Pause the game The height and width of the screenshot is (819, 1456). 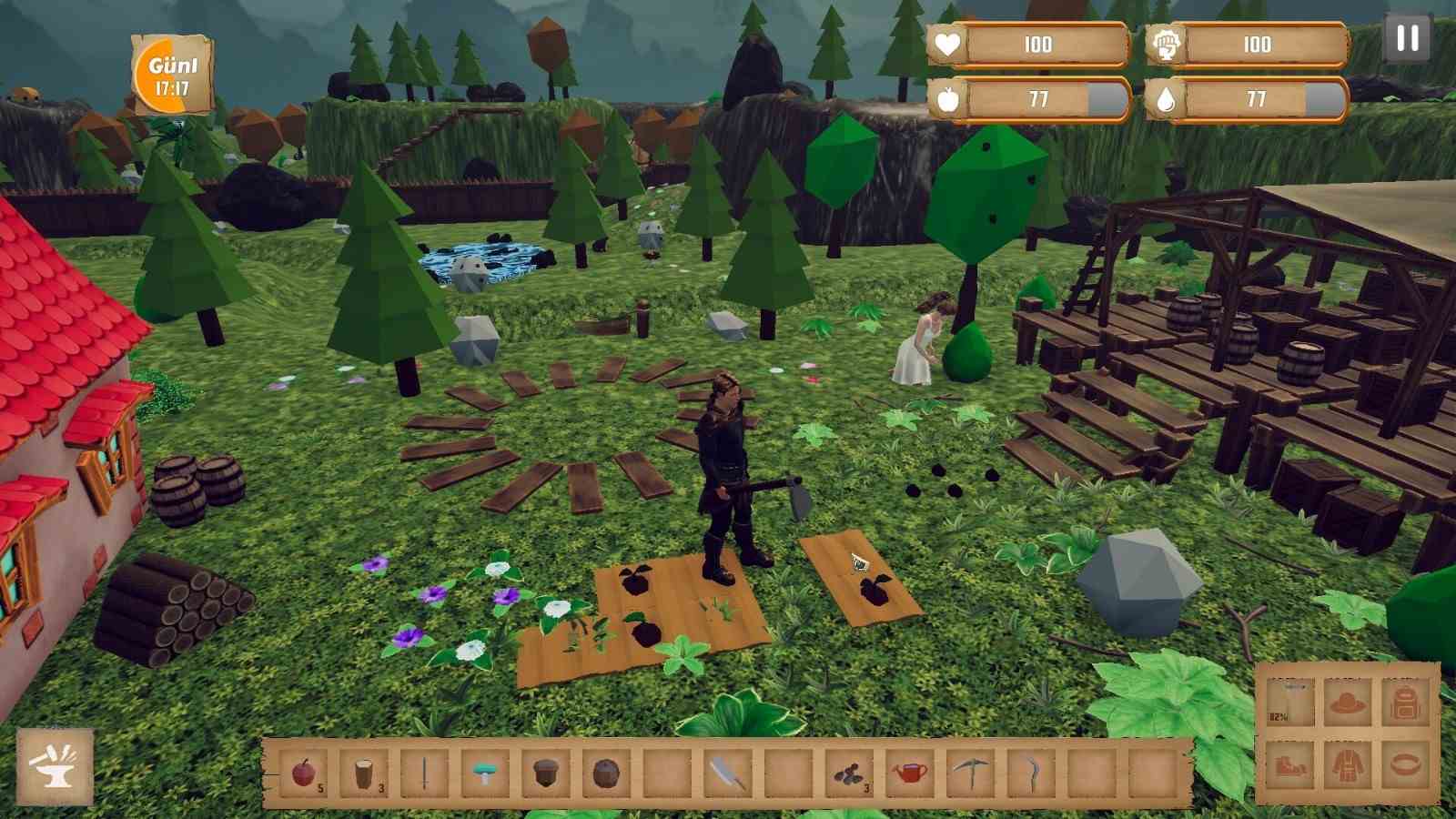[1407, 38]
